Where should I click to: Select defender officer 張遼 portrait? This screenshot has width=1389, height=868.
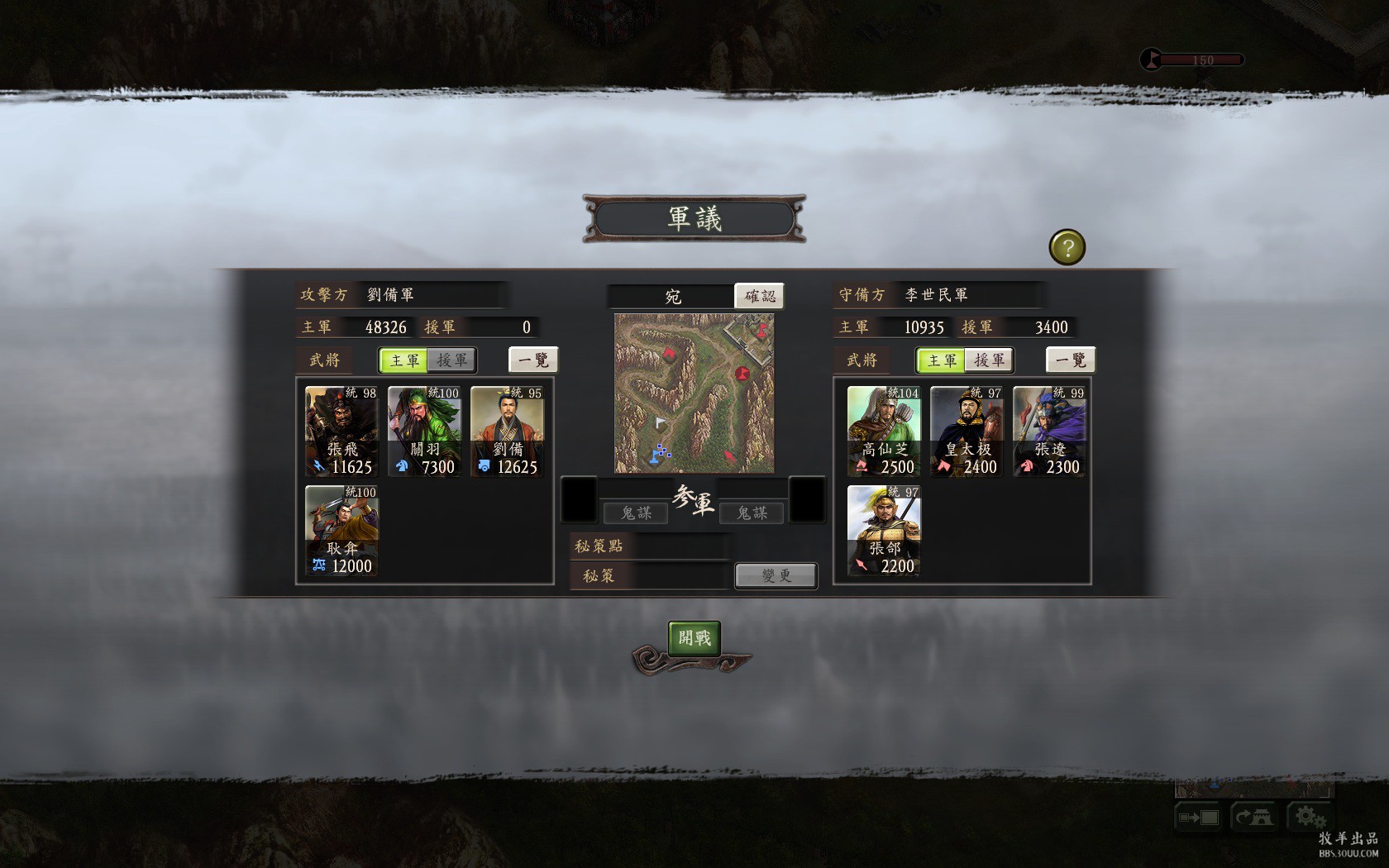[x=1049, y=432]
